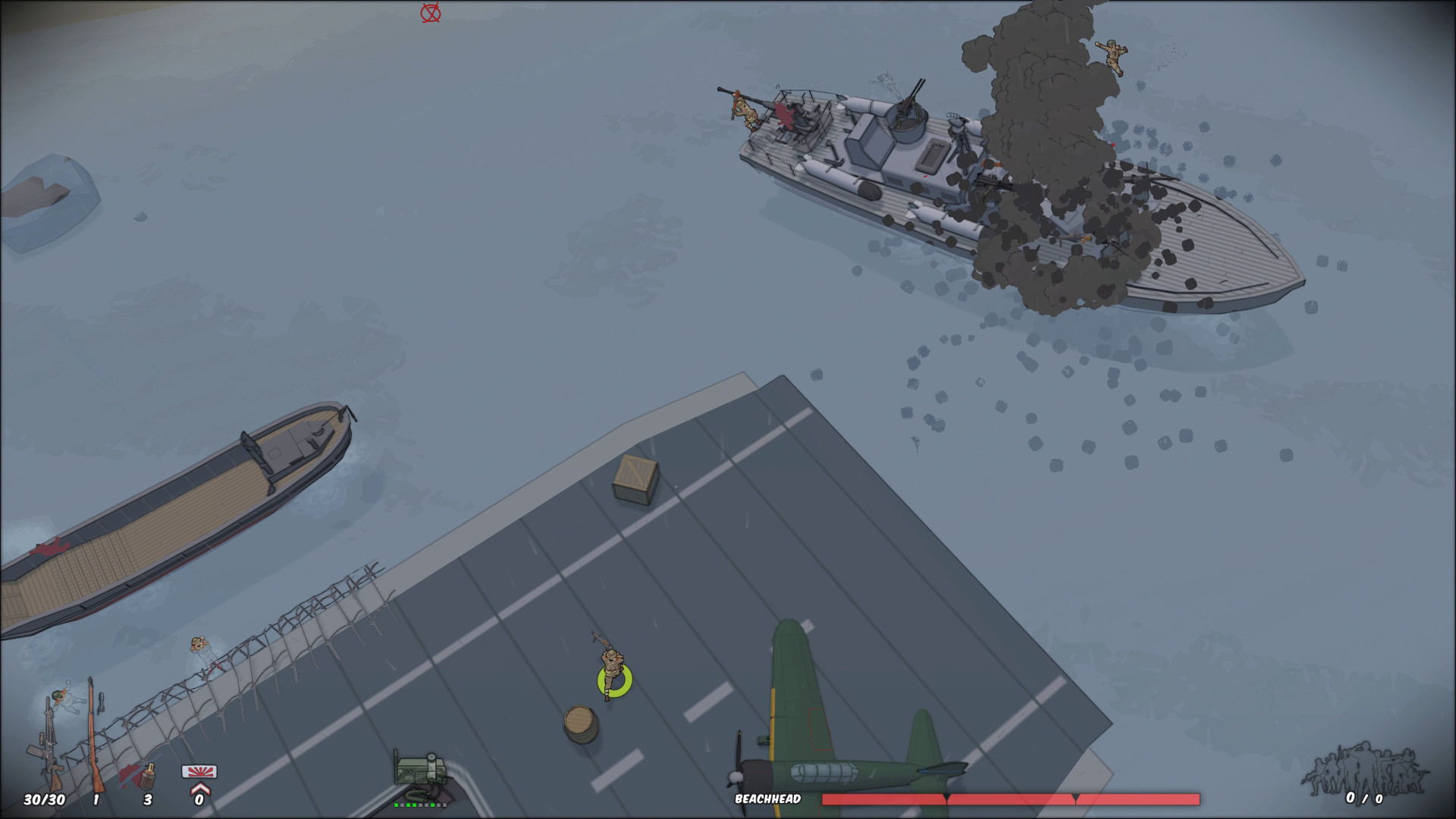Screen dimensions: 1456x819
Task: Select the BEACHHEAD objective label
Action: (768, 798)
